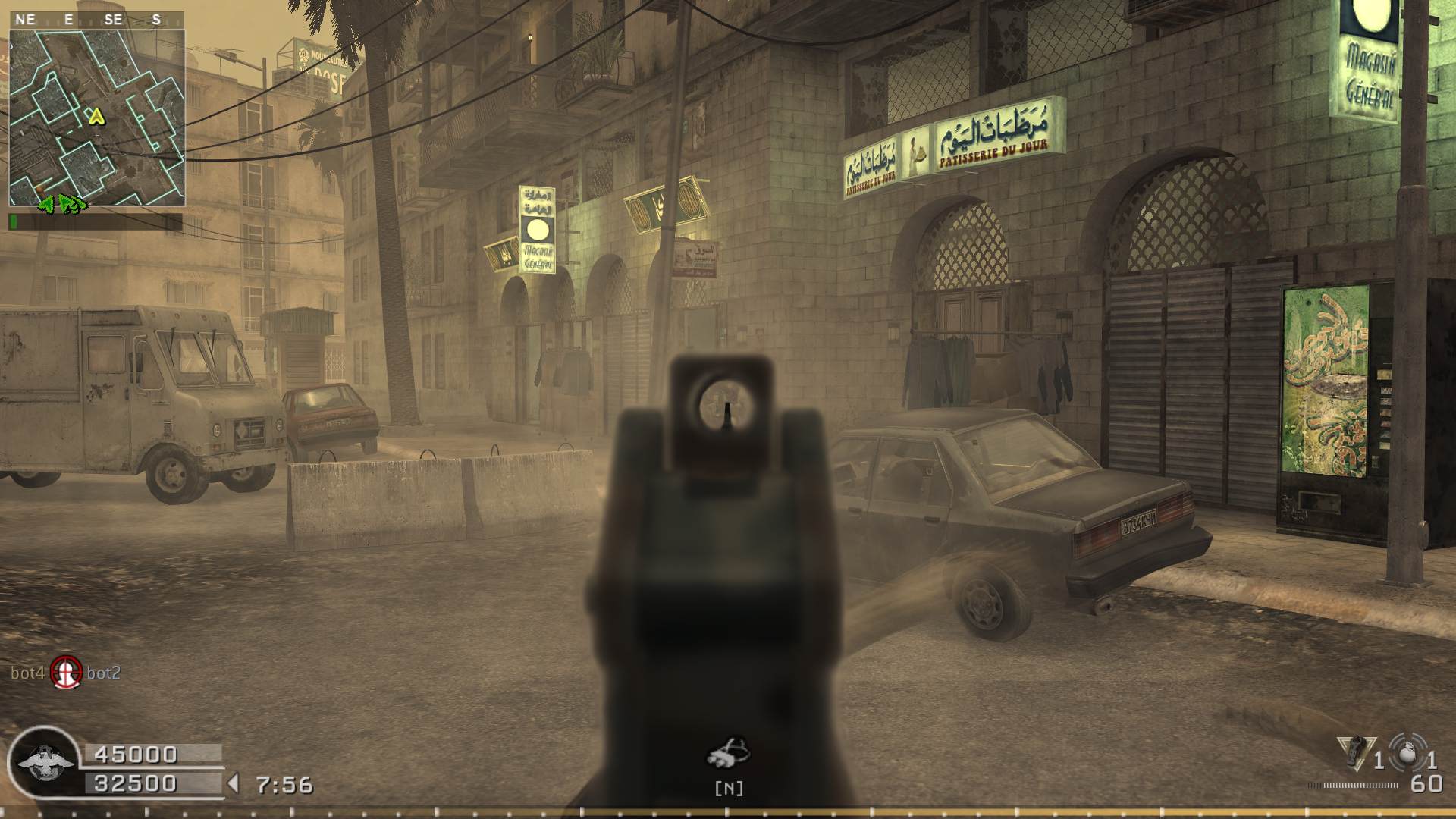
Task: Select the night vision goggles icon
Action: (x=728, y=751)
